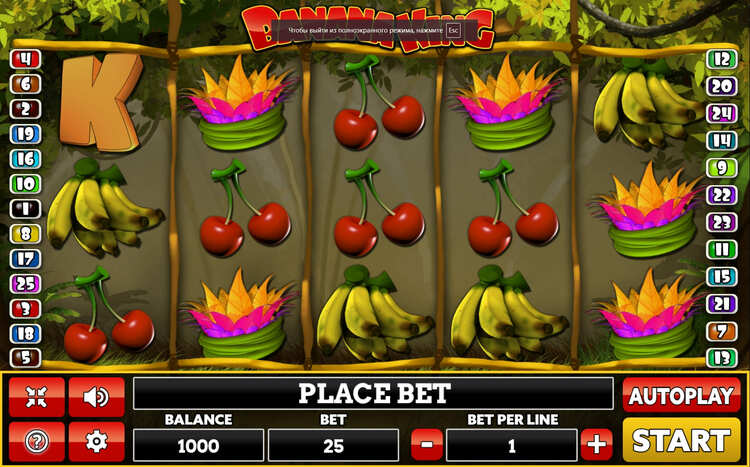Open the question mark help page
This screenshot has width=750, height=467.
tap(37, 440)
